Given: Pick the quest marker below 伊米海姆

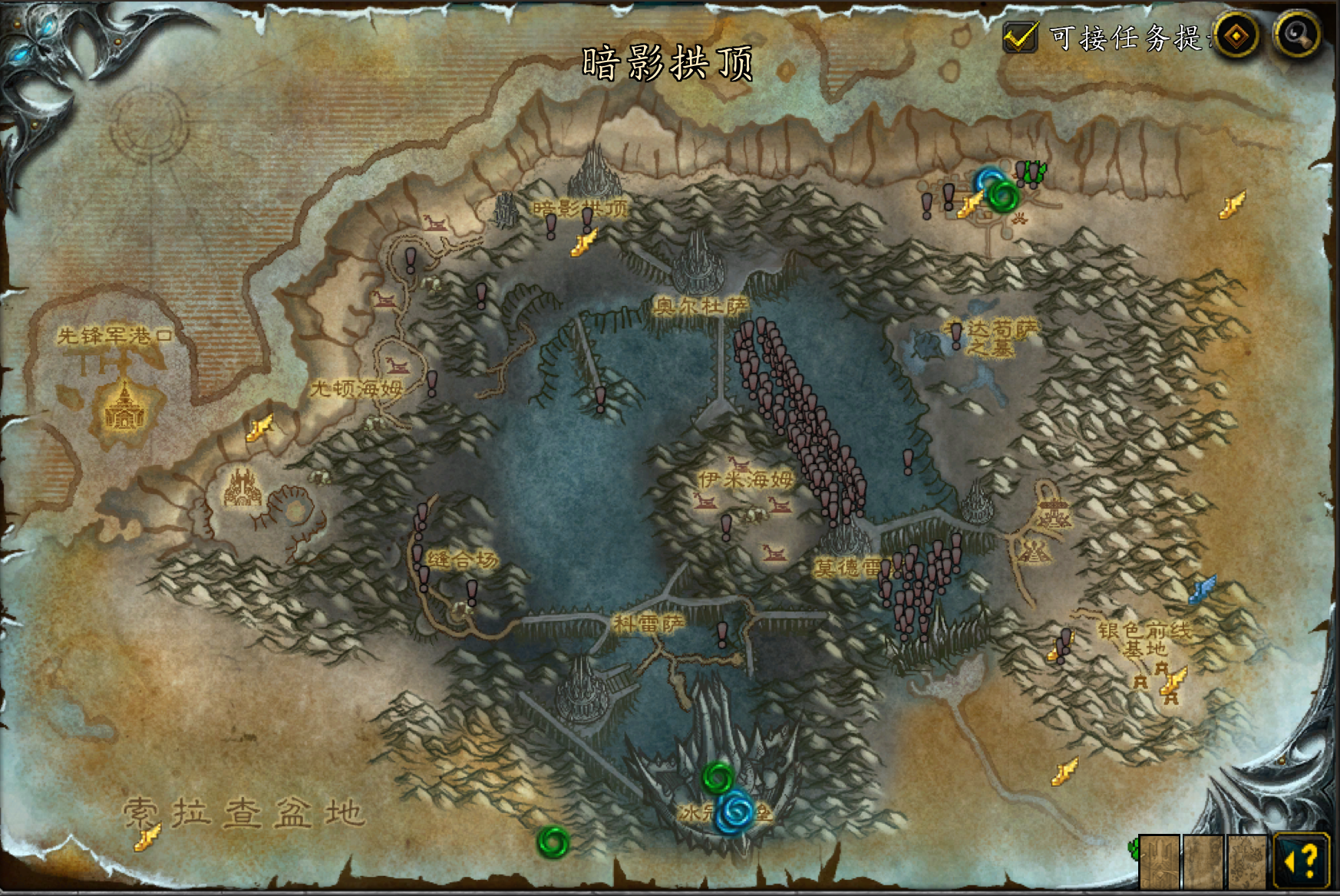Looking at the screenshot, I should (x=726, y=526).
